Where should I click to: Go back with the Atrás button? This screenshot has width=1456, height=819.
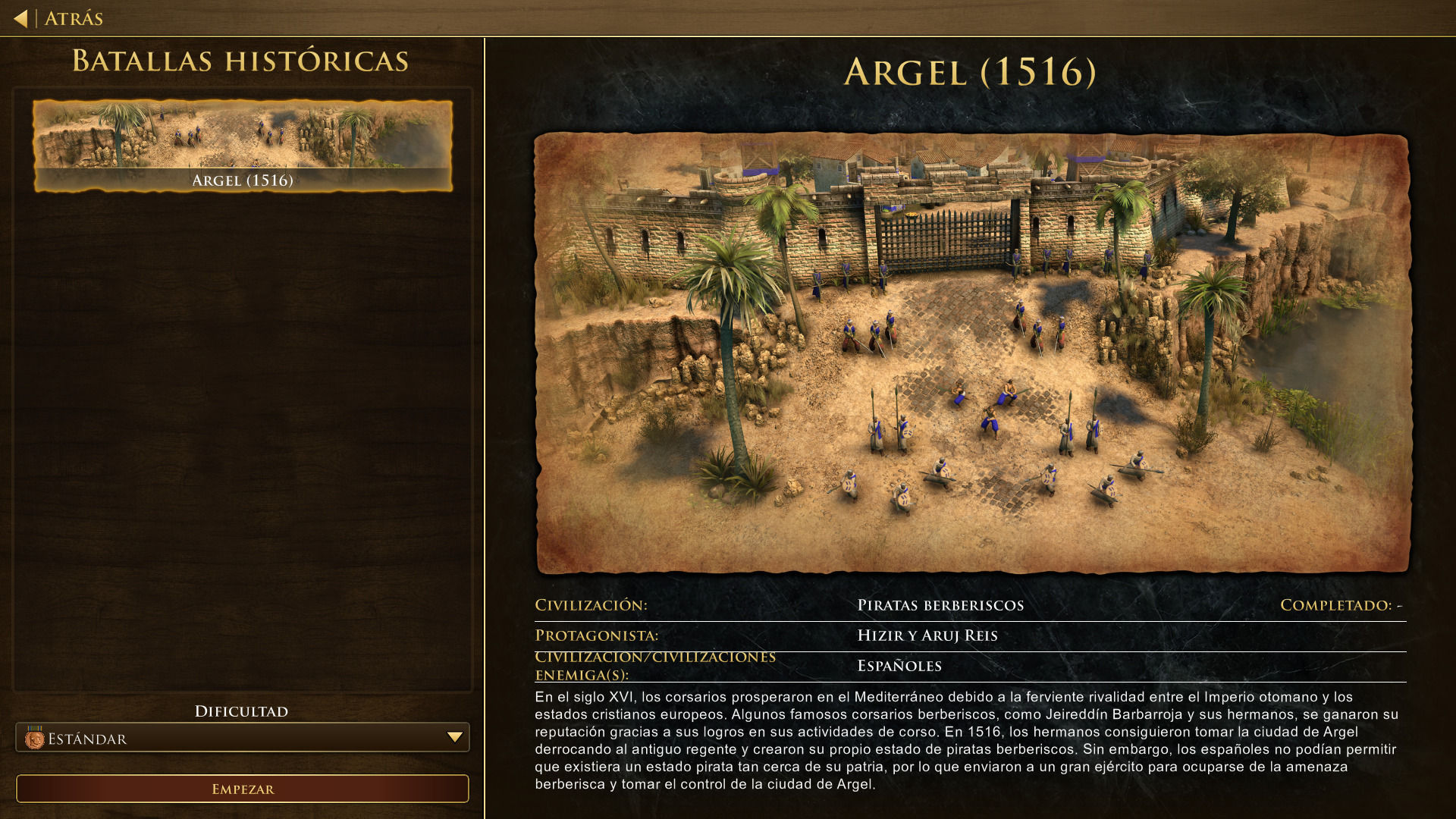59,18
